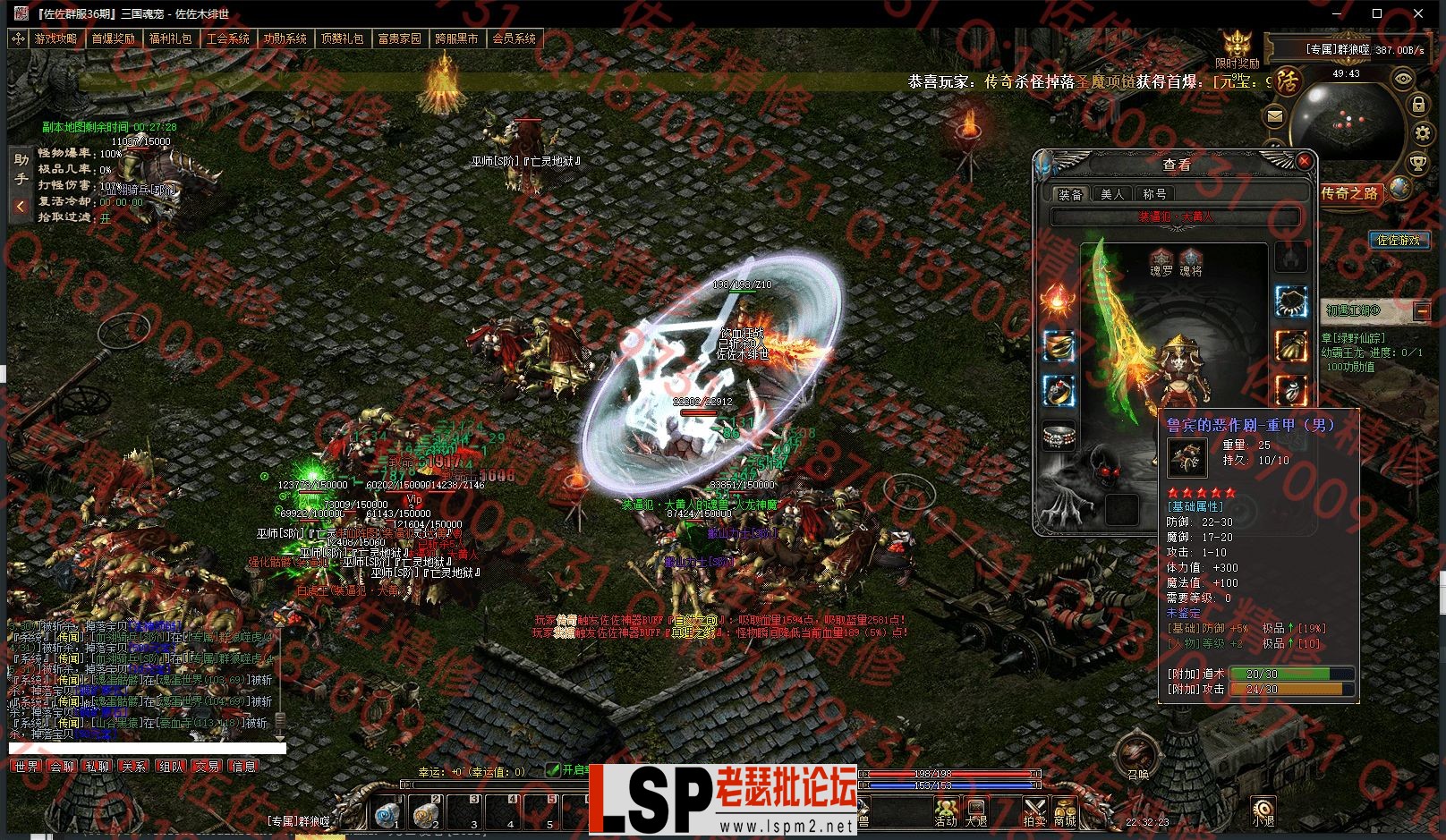Switch to the 美人 tab

coord(1112,194)
